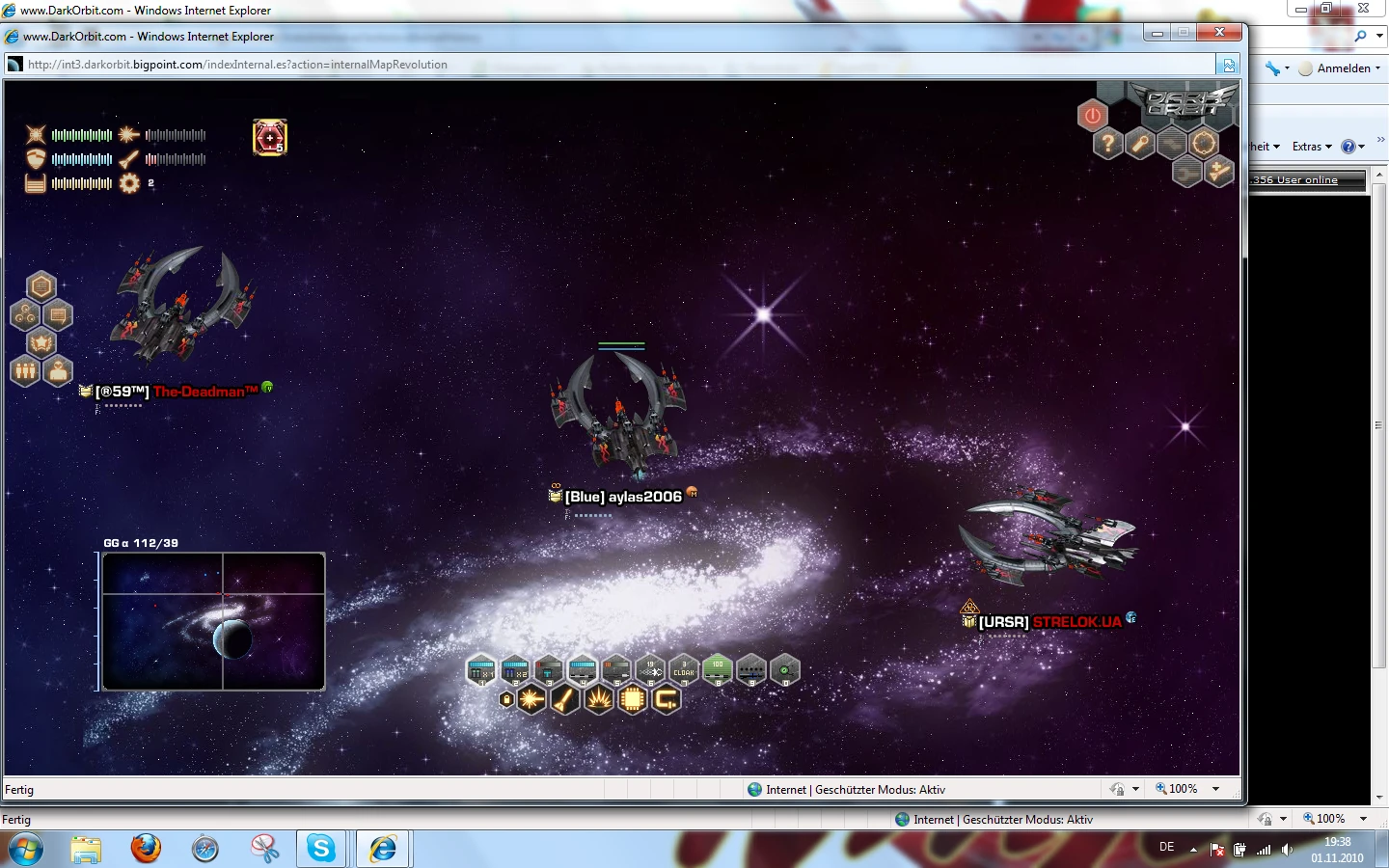Open Skype from the taskbar
Viewport: 1389px width, 868px height.
[x=321, y=849]
